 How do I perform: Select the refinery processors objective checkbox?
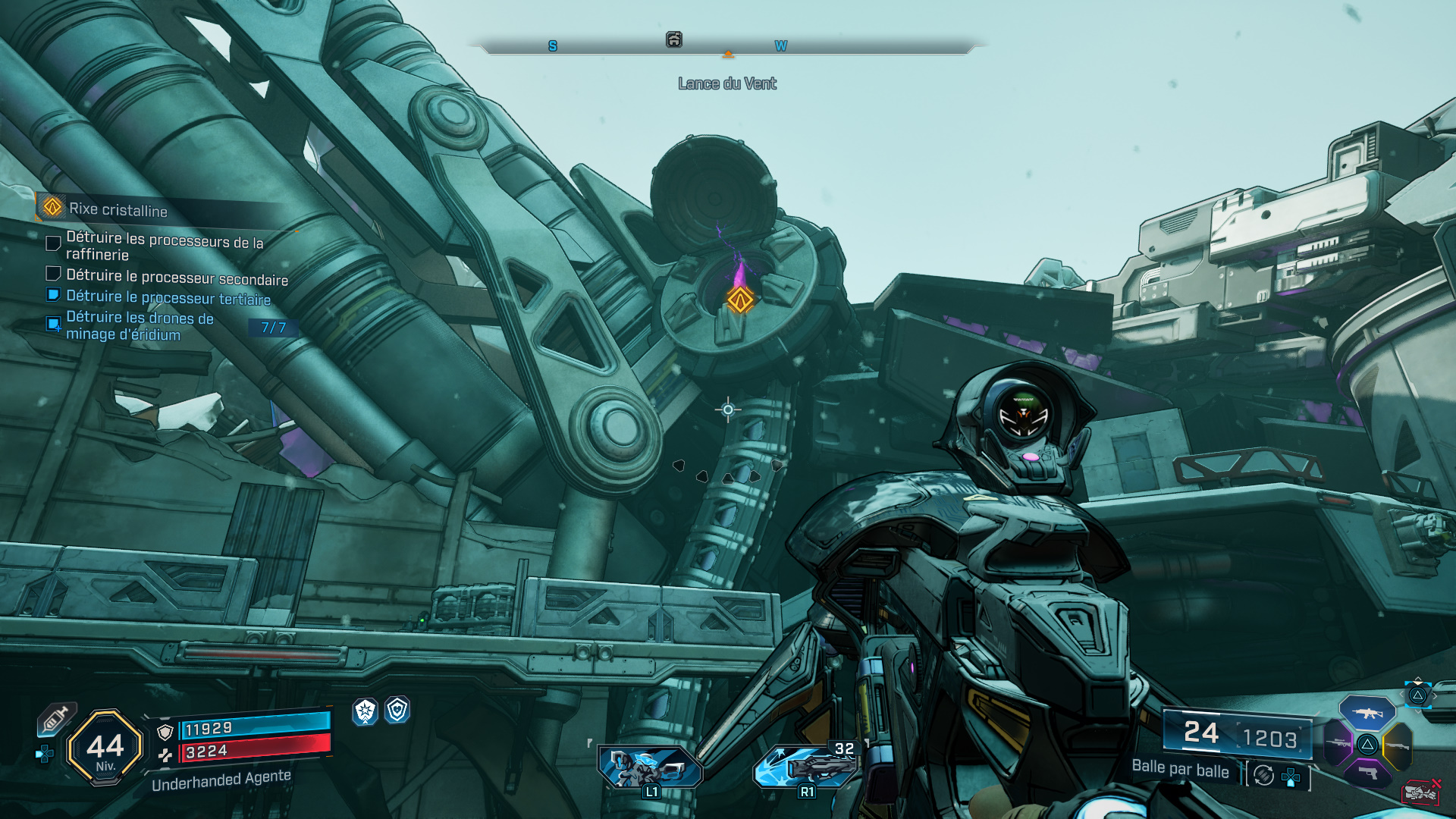pyautogui.click(x=53, y=243)
